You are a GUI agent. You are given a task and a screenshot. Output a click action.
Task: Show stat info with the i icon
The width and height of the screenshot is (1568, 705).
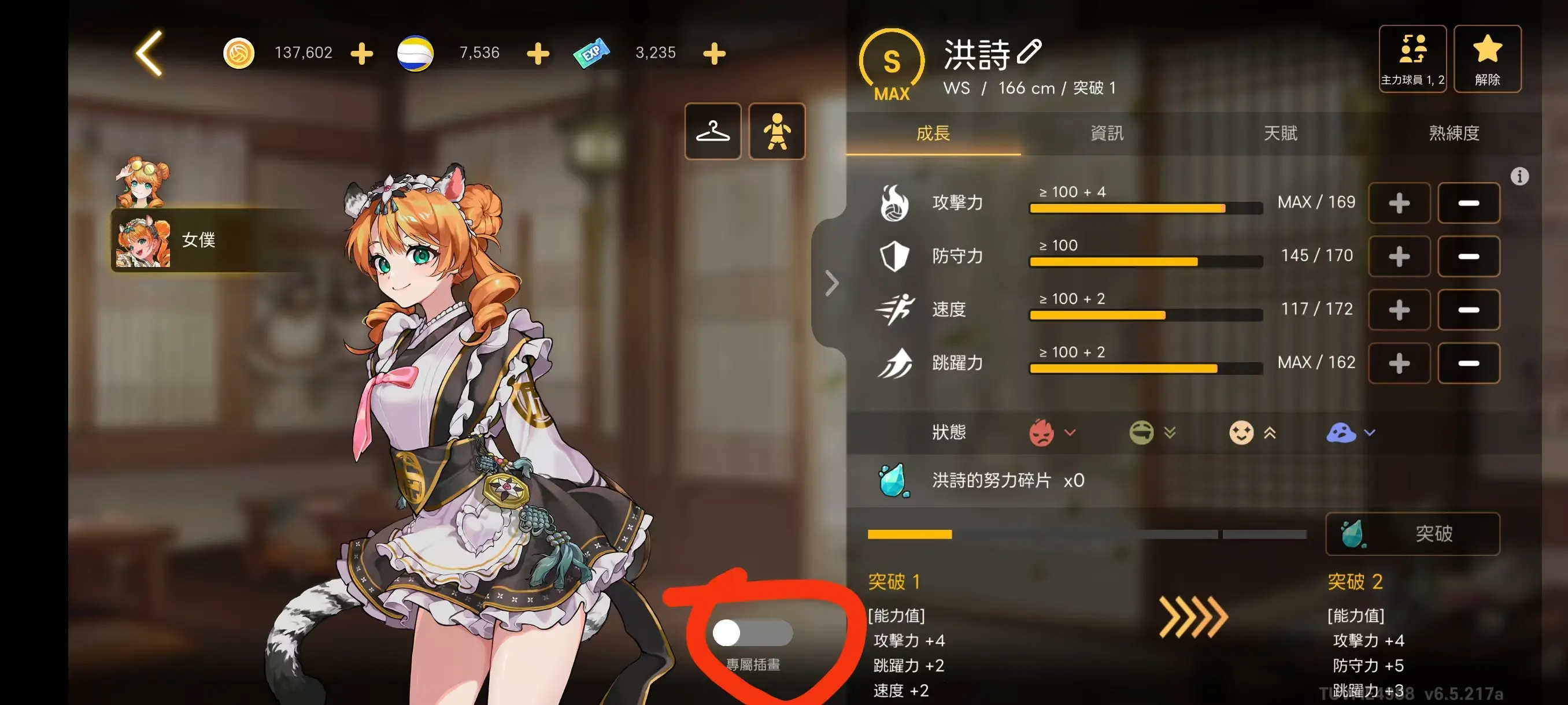(1519, 176)
